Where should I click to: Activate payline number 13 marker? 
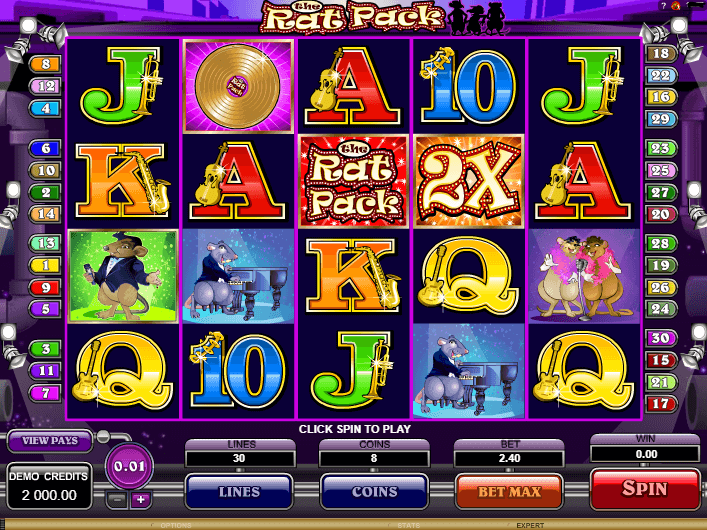click(x=46, y=243)
